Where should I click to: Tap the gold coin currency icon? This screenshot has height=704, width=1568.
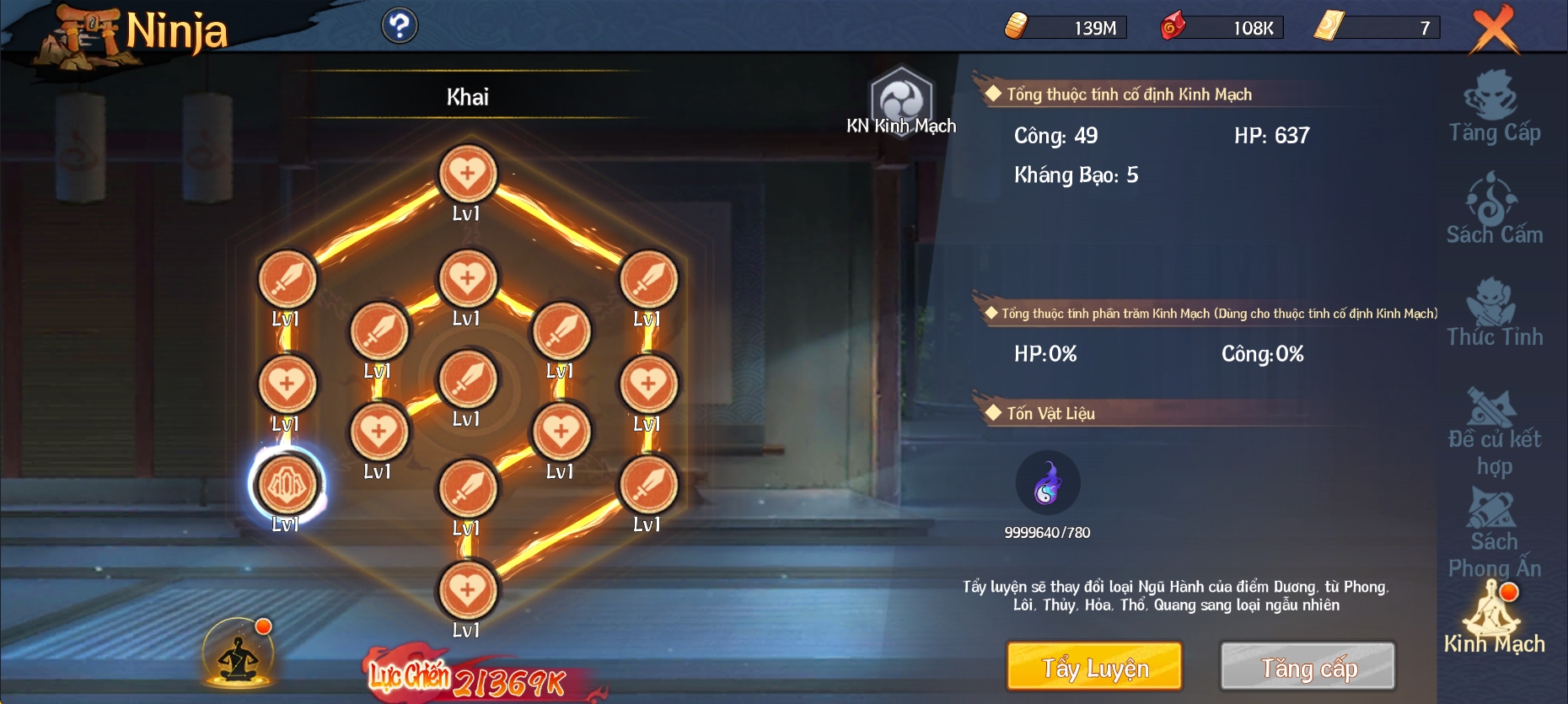1018,26
